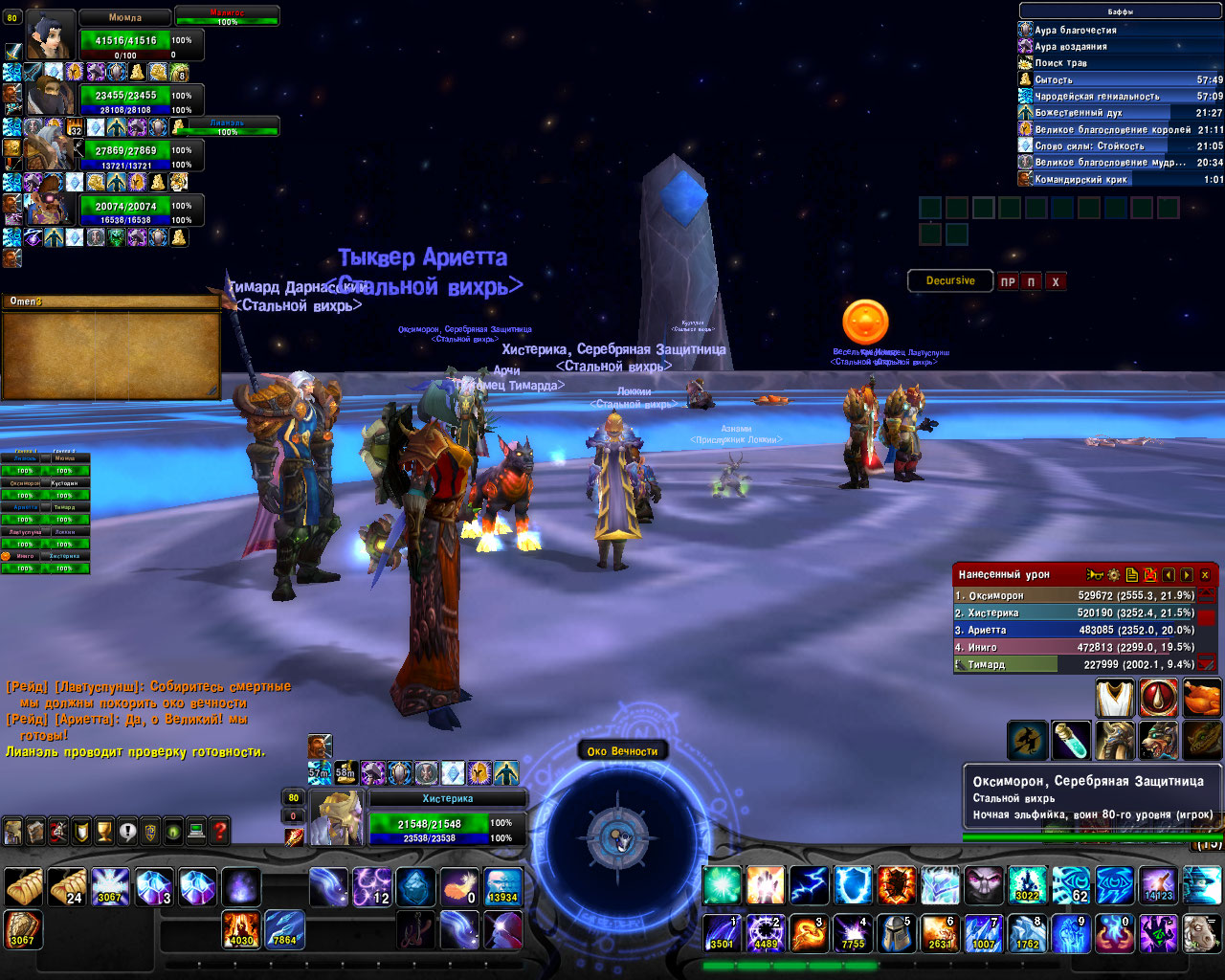Click the Omen threat meter title
This screenshot has width=1225, height=980.
tap(26, 301)
